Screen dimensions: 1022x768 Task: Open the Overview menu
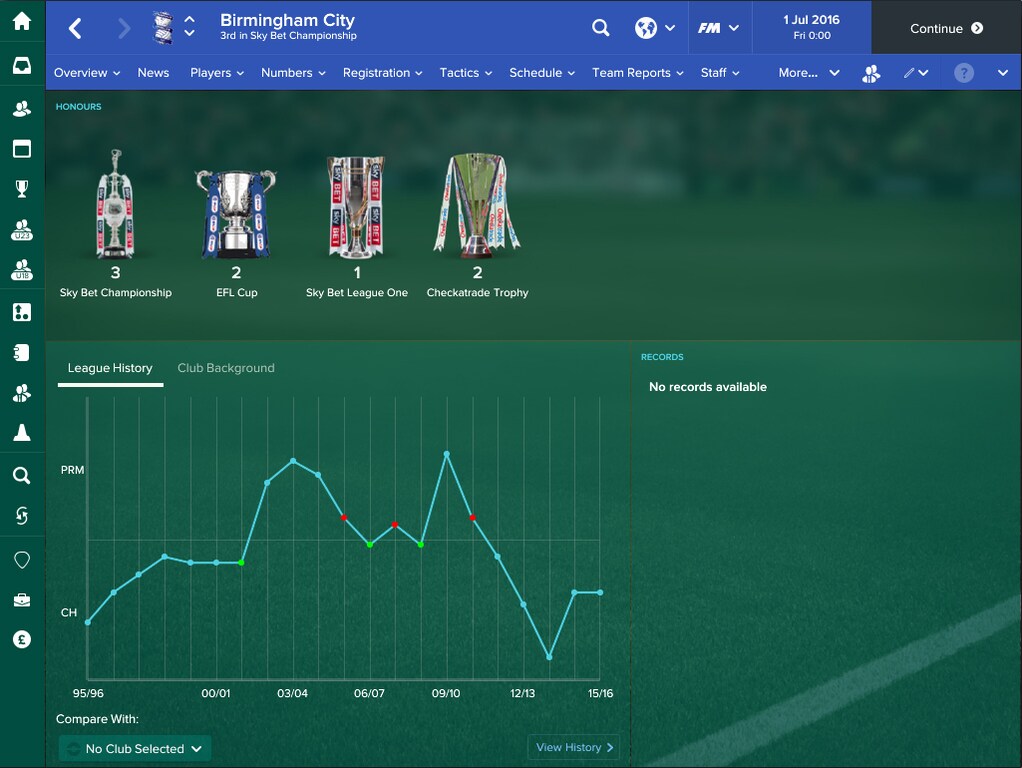click(87, 73)
